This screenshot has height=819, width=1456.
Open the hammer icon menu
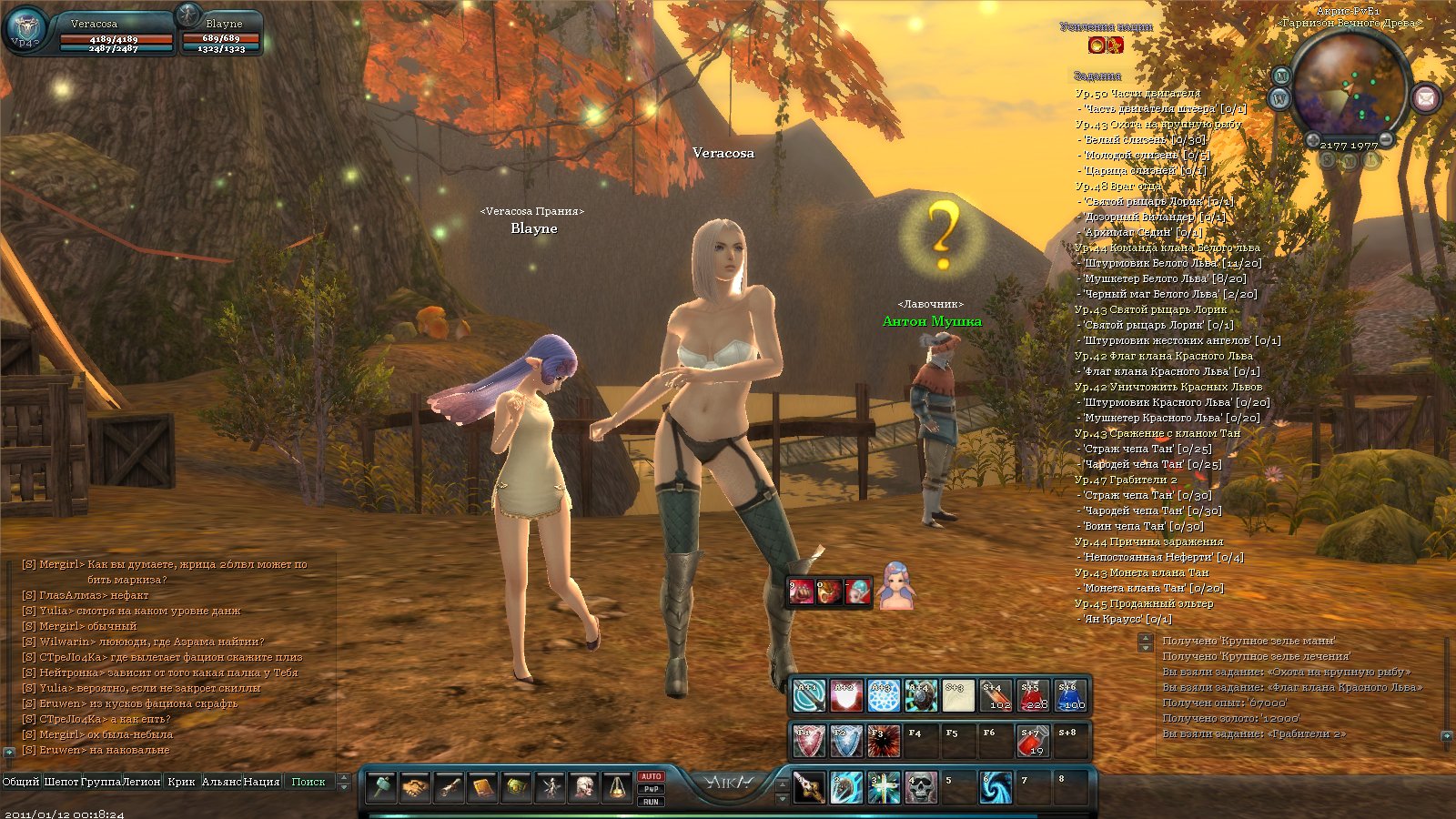tap(382, 787)
